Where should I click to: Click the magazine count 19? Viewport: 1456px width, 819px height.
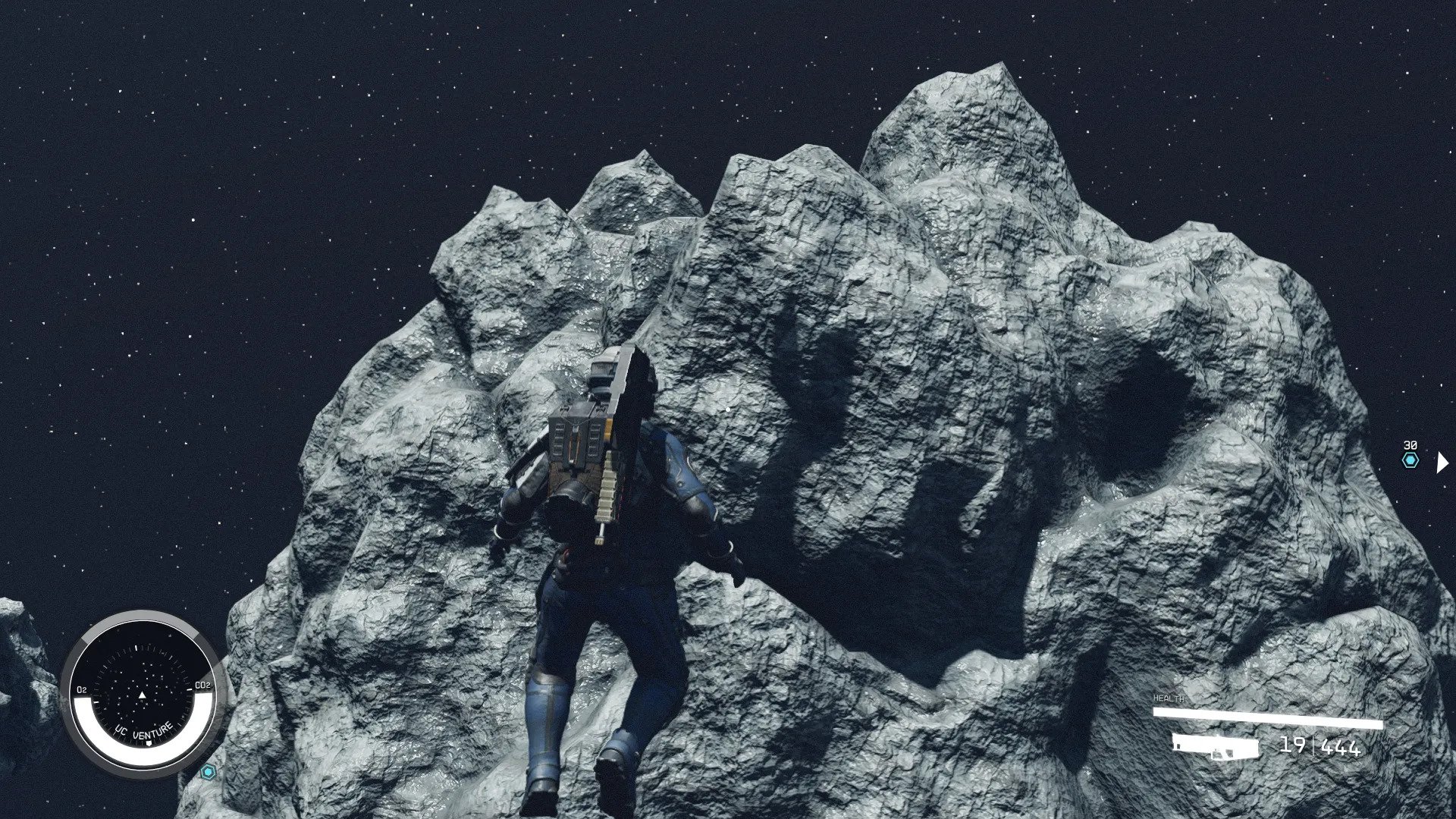[1294, 746]
